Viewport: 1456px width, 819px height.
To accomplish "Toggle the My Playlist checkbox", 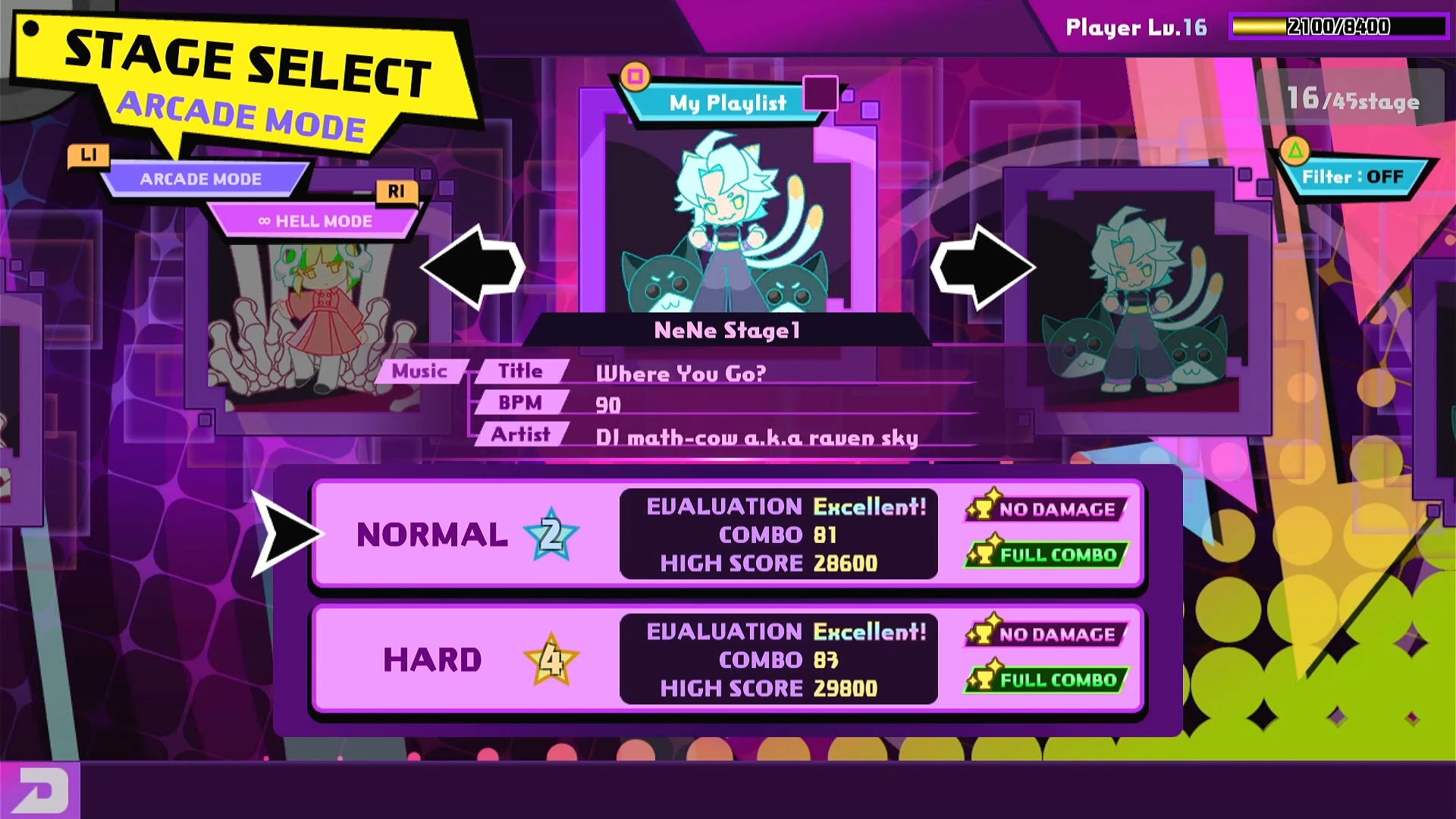I will tap(820, 94).
